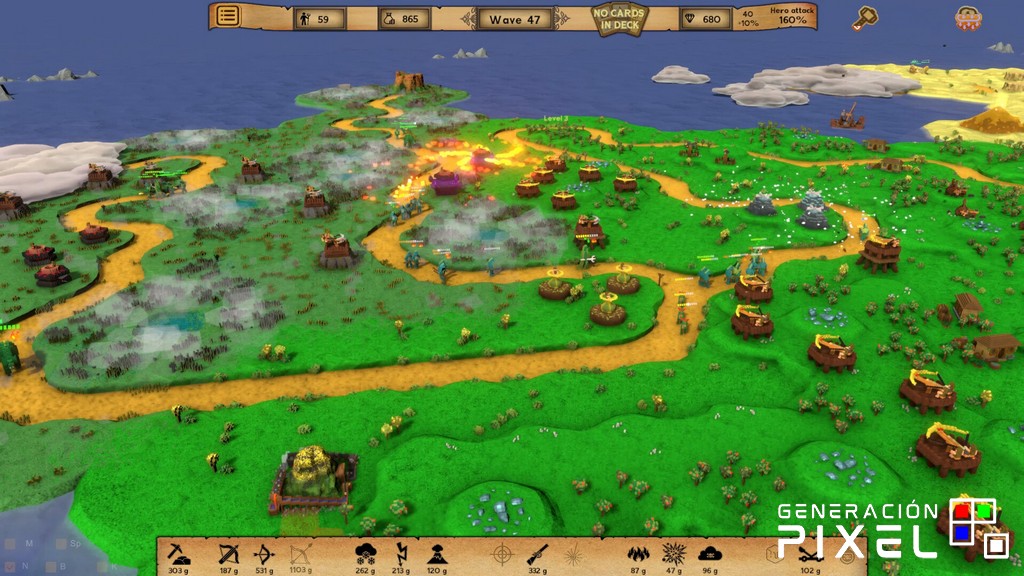
Task: Select the snow cloud tower for 262 g
Action: 365,554
